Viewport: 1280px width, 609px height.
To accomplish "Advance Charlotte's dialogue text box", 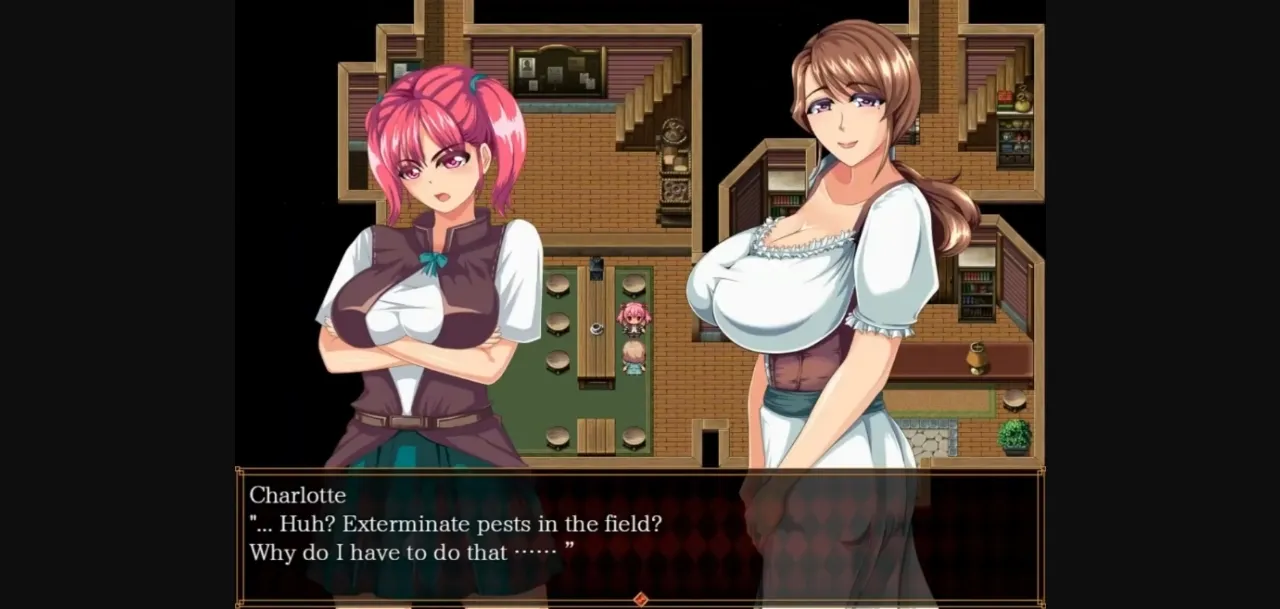I will (640, 535).
